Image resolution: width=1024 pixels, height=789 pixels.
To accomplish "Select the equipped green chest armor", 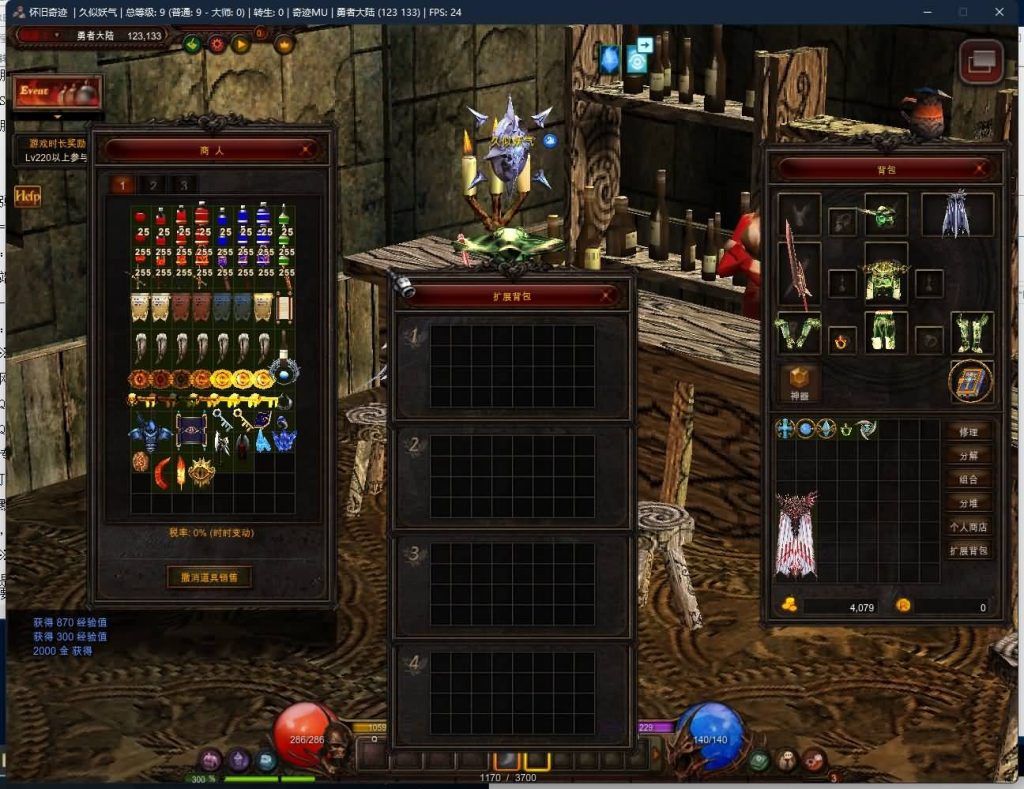I will click(885, 279).
